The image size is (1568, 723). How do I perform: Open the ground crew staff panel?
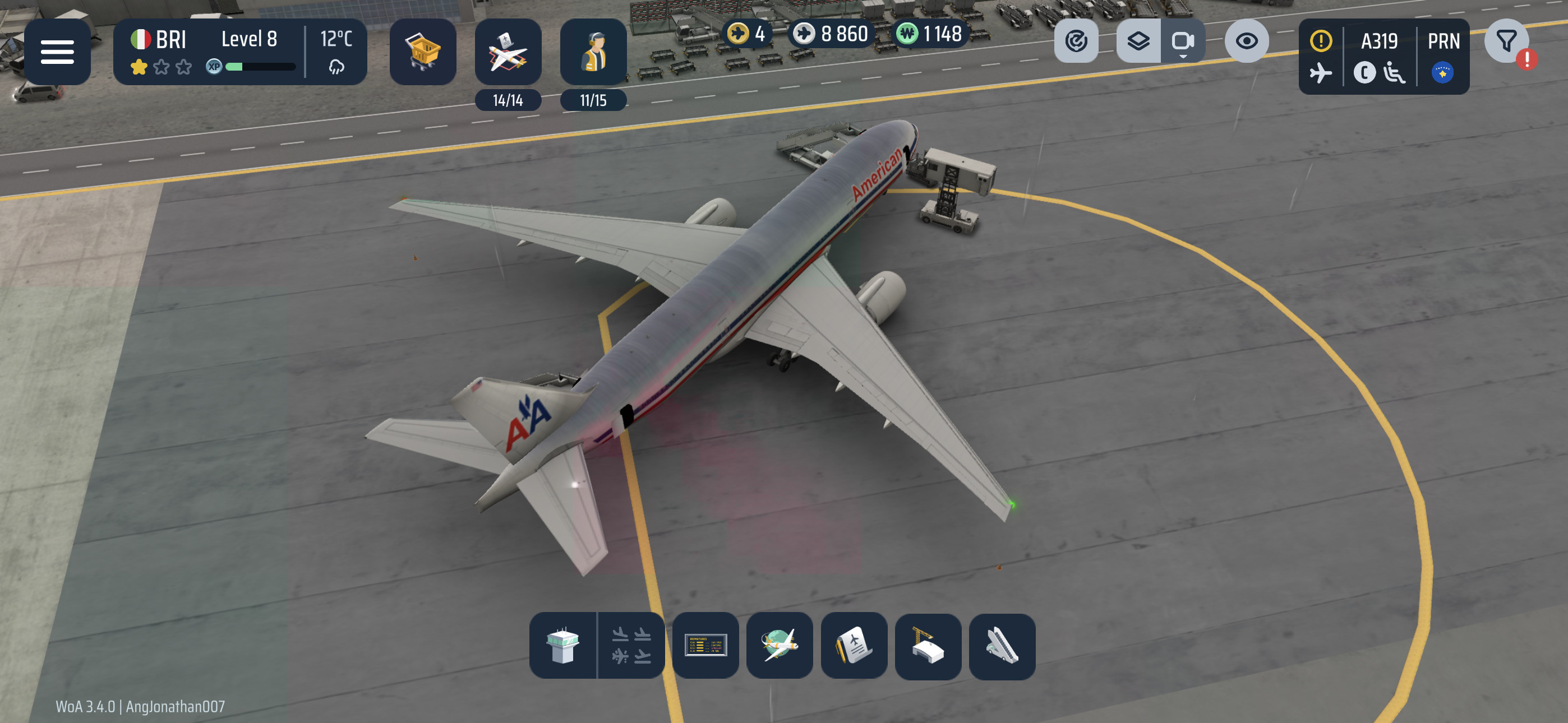click(x=593, y=53)
